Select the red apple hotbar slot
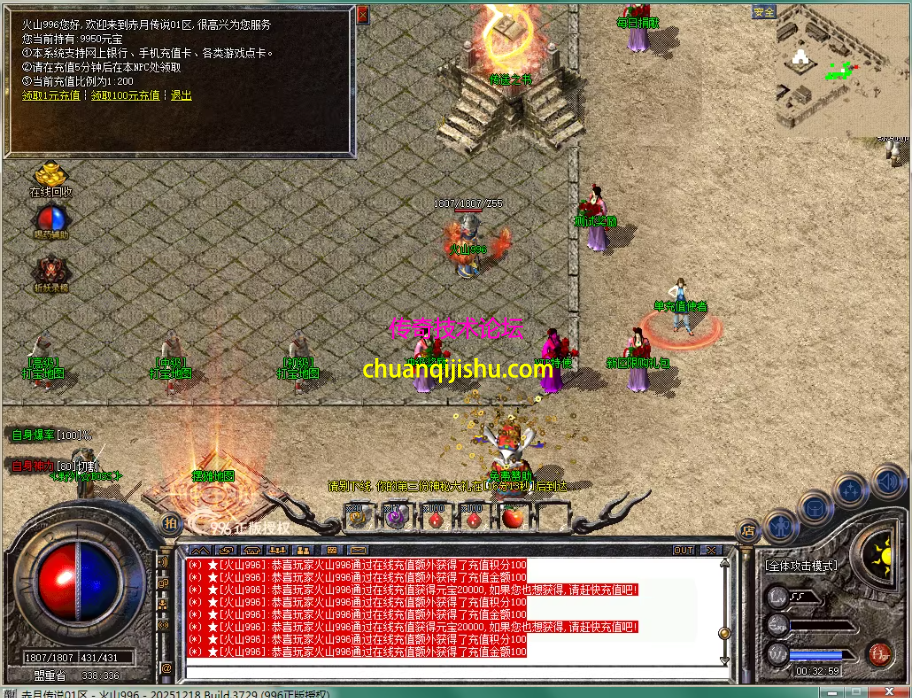The height and width of the screenshot is (698, 912). point(513,517)
